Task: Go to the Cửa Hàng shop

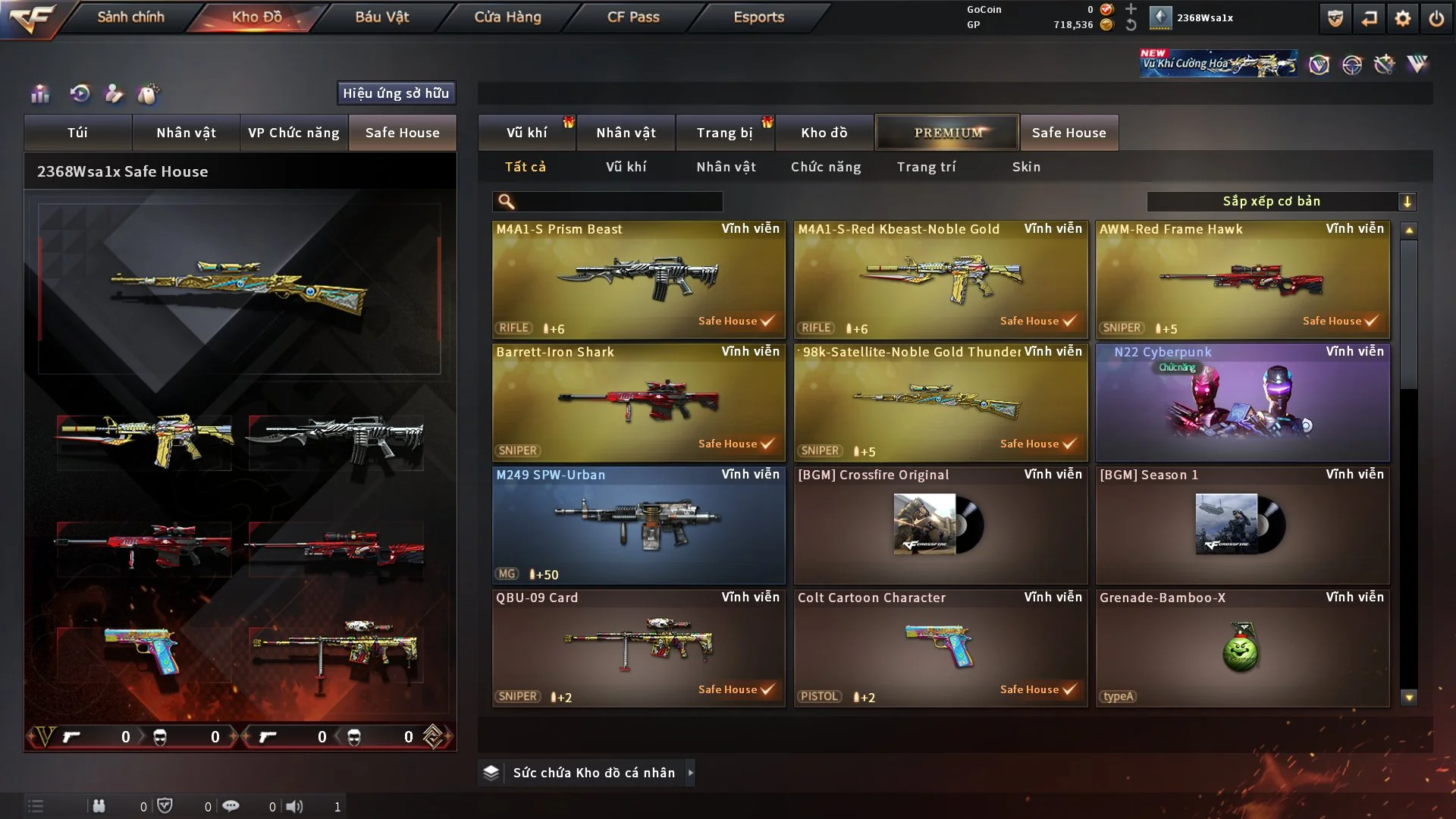Action: [x=507, y=17]
